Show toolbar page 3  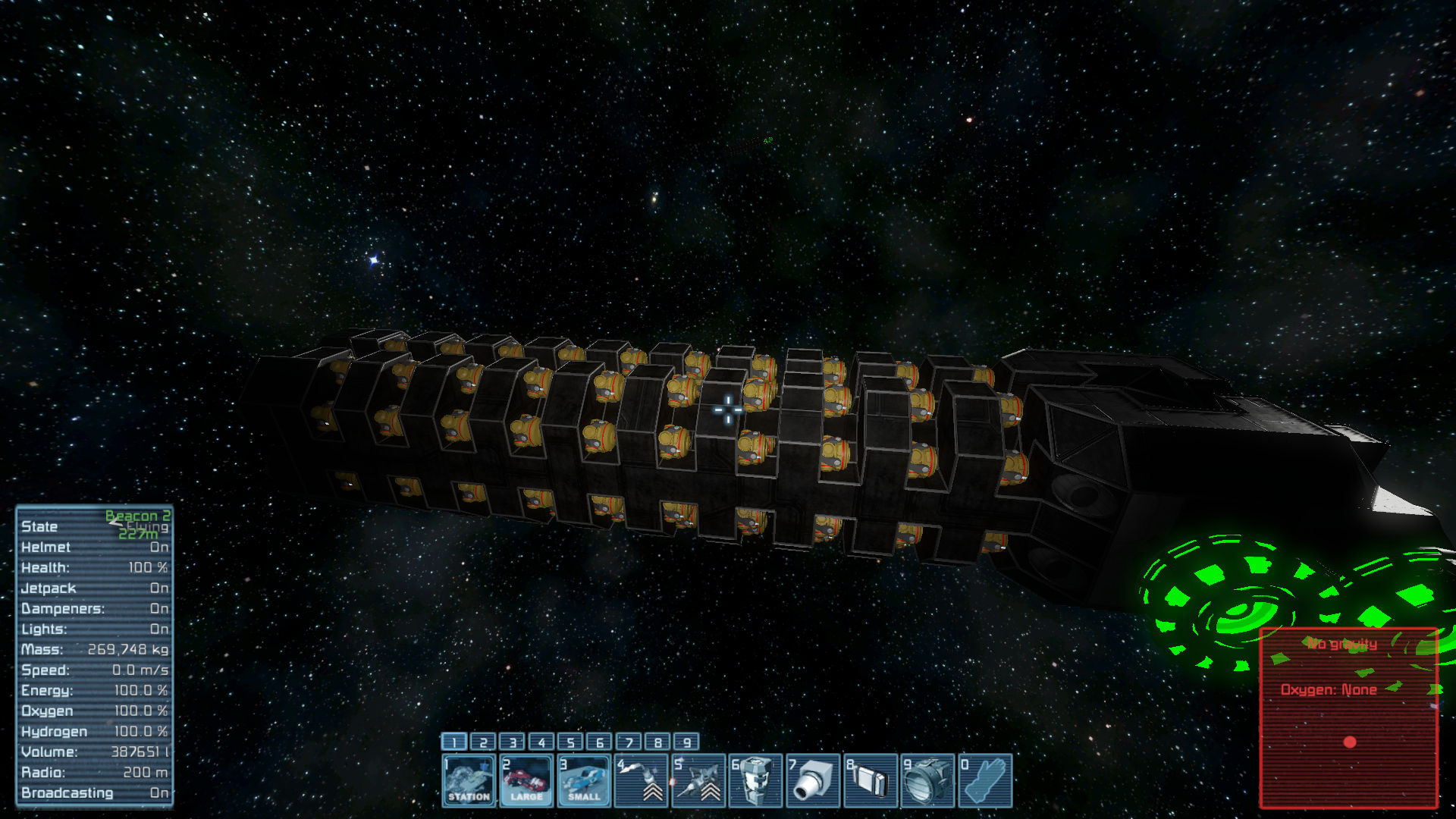tap(513, 742)
